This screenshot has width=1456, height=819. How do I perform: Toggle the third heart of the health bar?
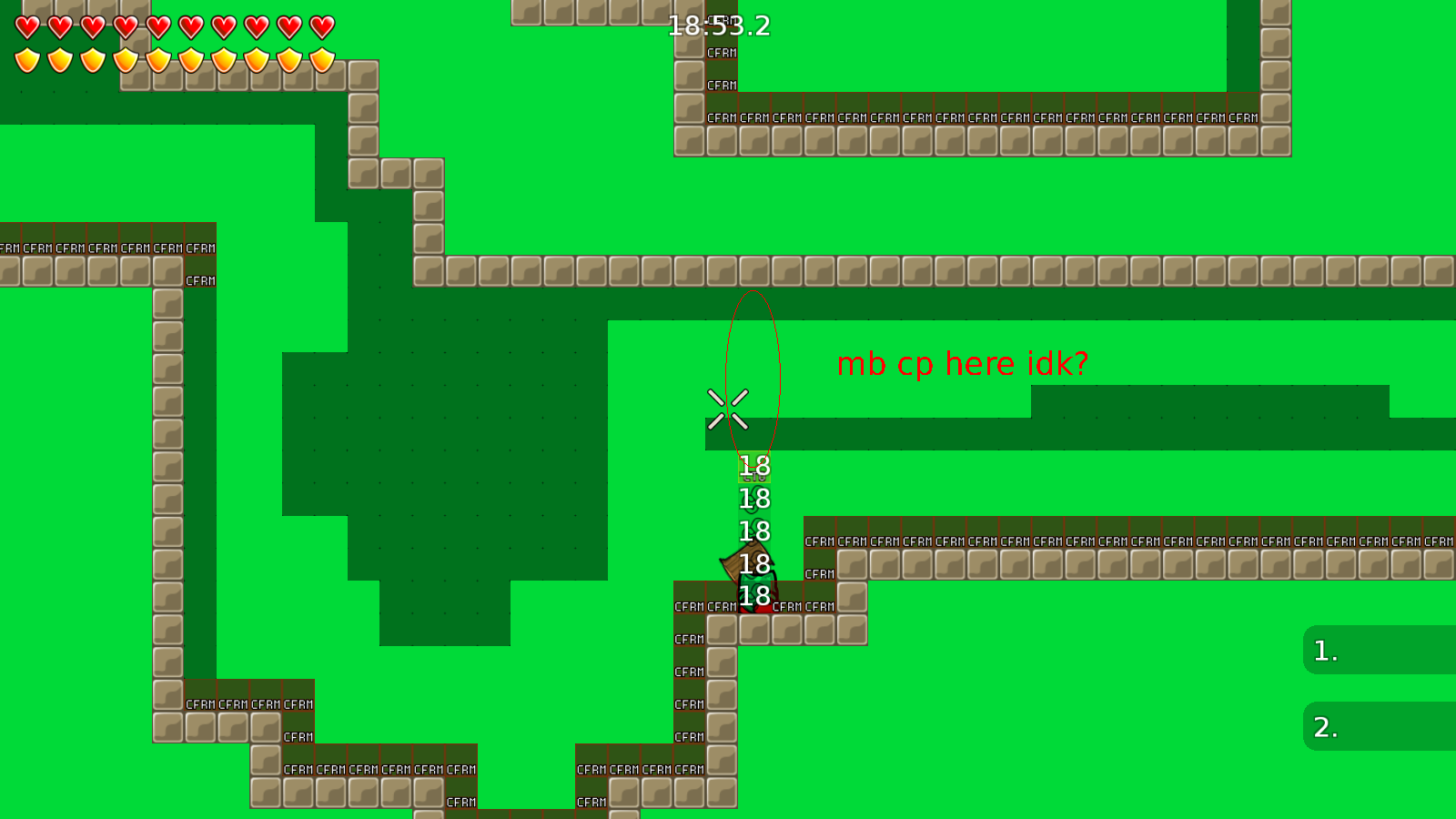pos(93,25)
